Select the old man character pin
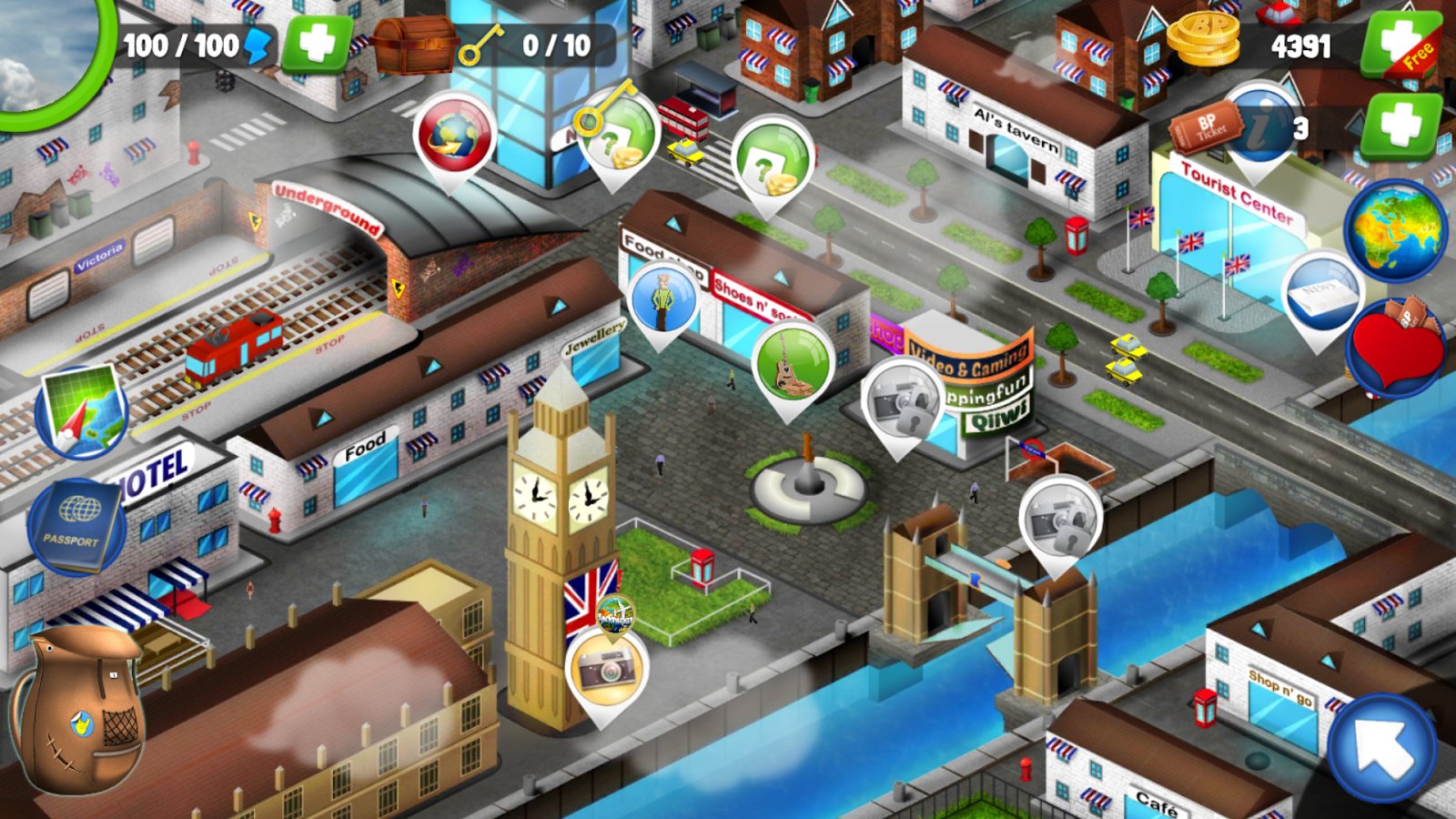This screenshot has width=1456, height=819. pos(663,299)
